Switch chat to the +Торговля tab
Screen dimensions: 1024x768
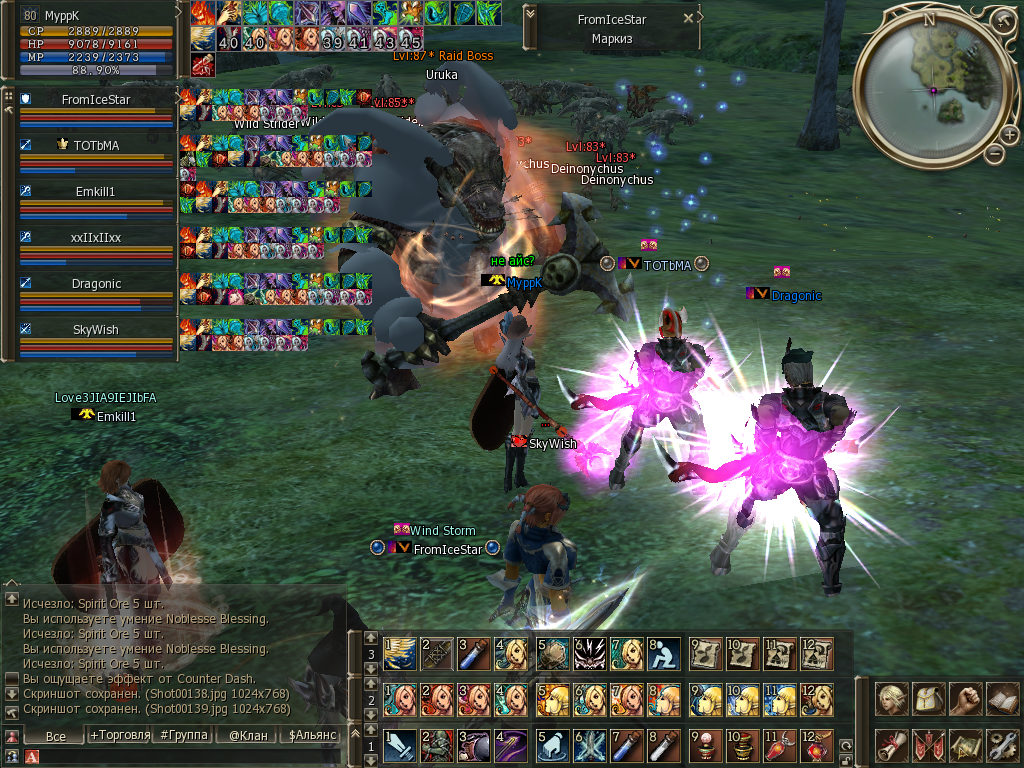(119, 736)
